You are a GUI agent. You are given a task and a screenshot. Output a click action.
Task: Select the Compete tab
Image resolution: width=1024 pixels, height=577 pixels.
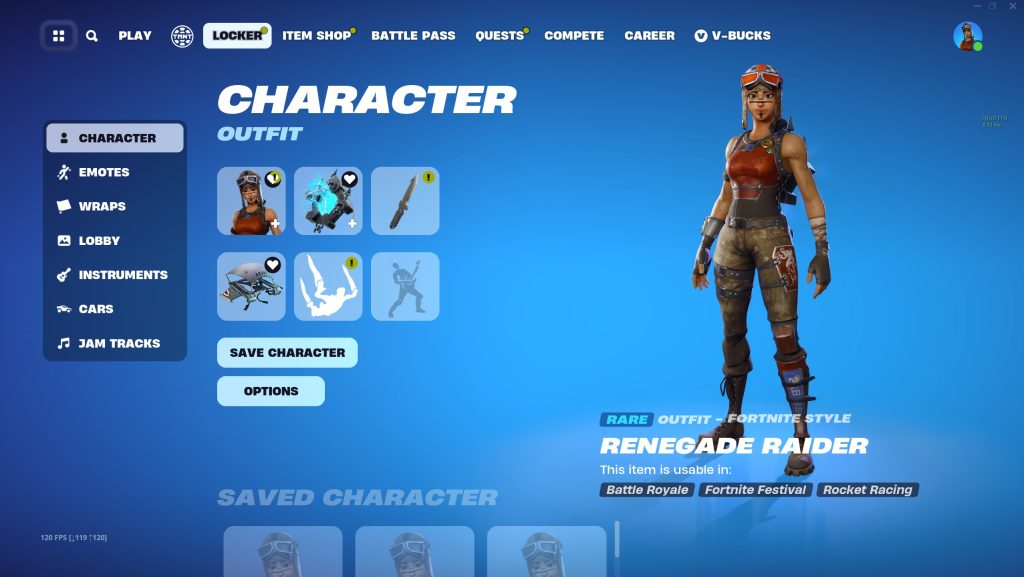[x=574, y=36]
